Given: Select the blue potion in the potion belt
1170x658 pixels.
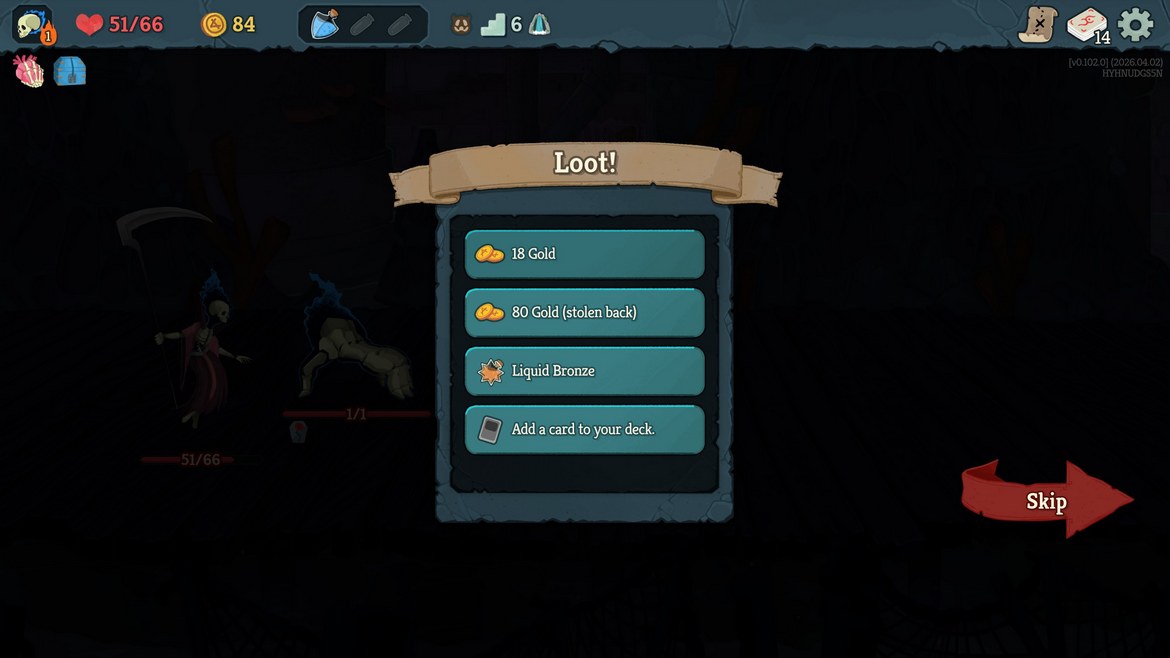Looking at the screenshot, I should (324, 24).
